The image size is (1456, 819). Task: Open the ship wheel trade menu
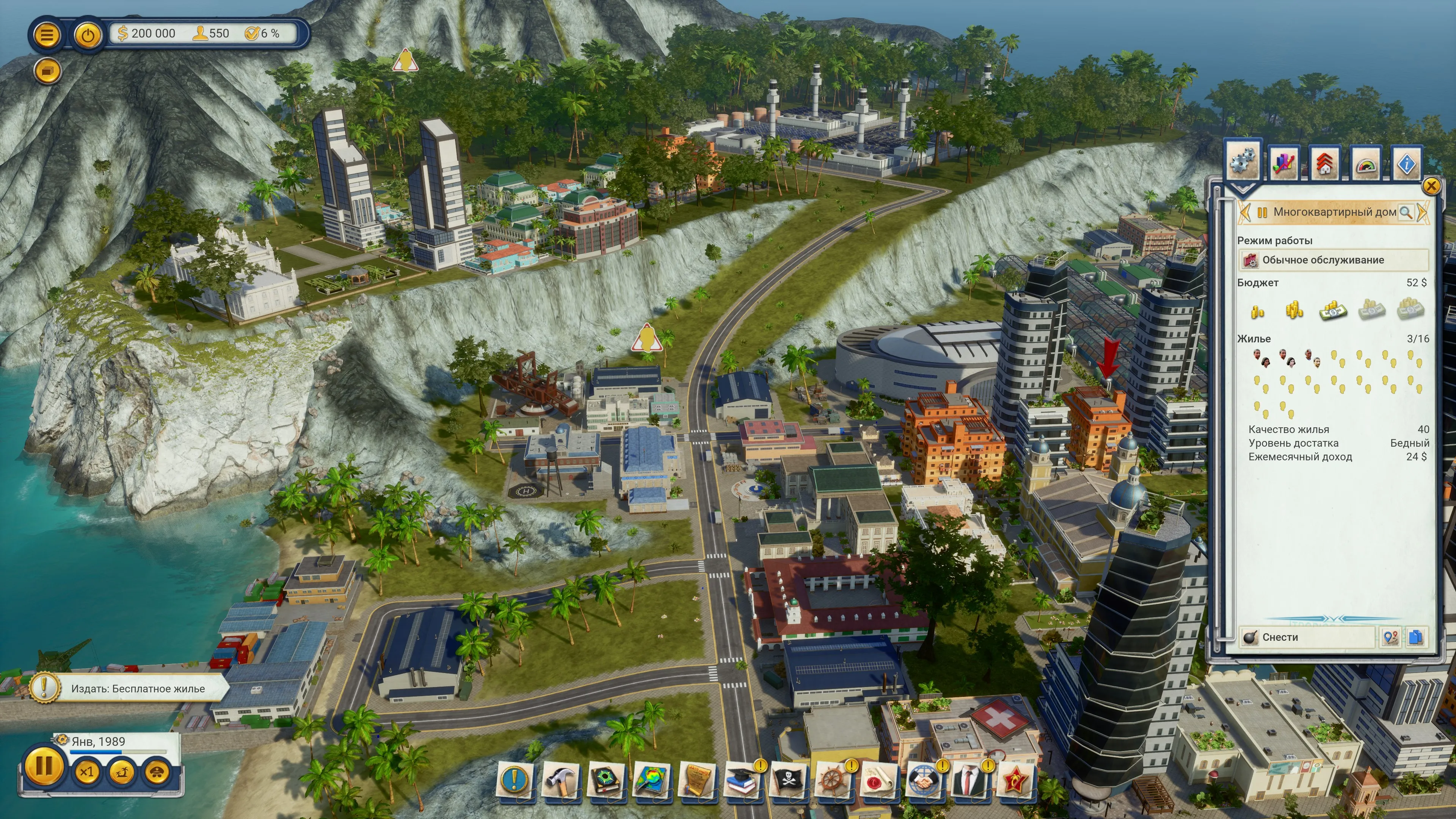833,781
